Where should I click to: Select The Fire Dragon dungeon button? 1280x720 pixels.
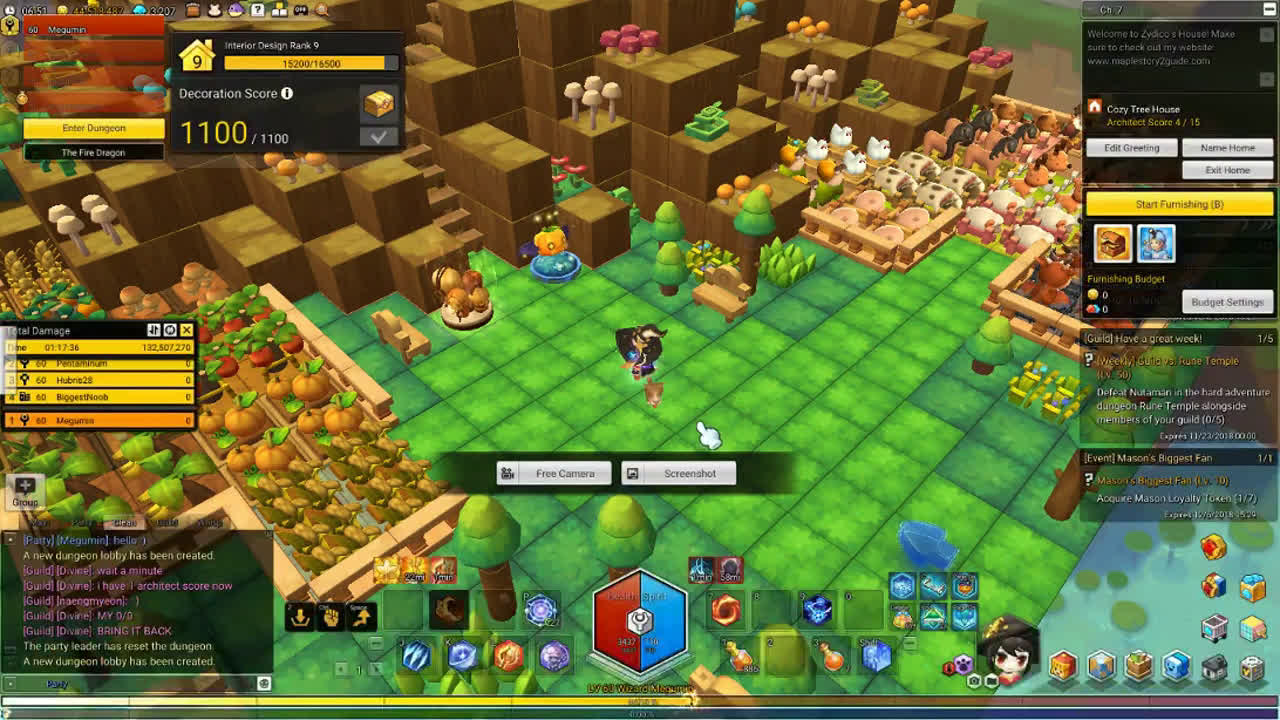[94, 152]
